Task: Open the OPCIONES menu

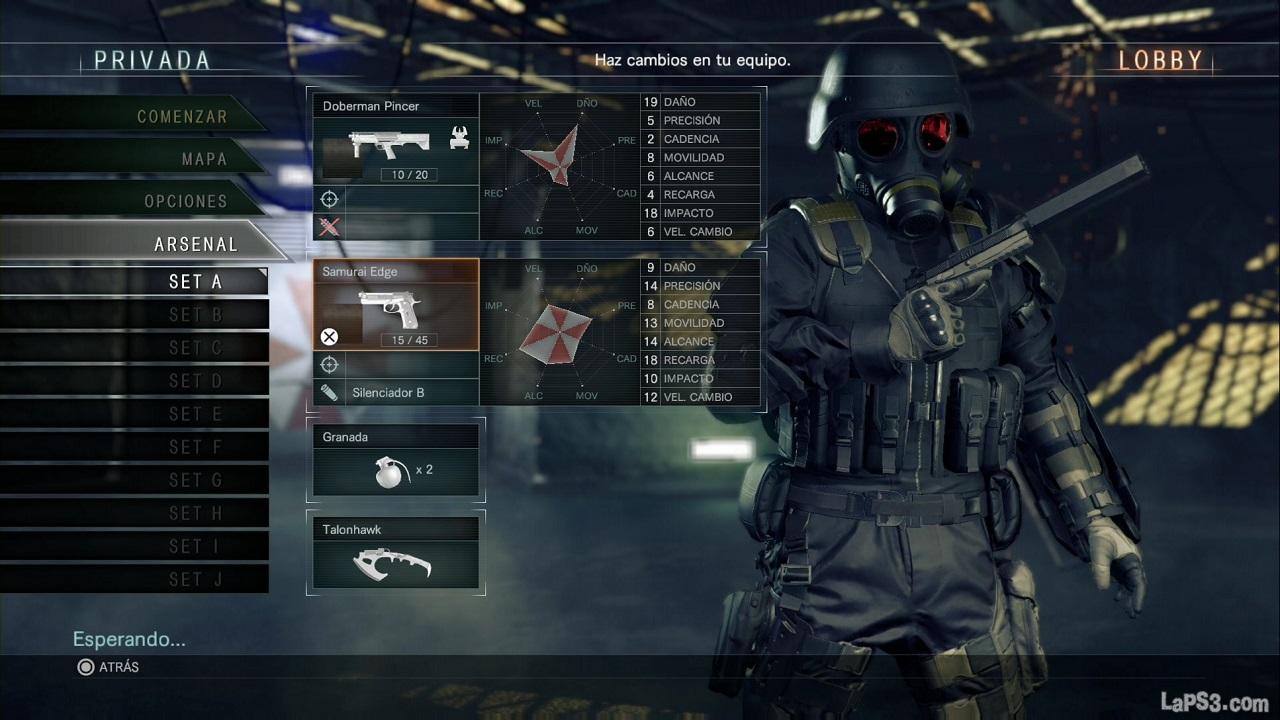Action: (186, 200)
